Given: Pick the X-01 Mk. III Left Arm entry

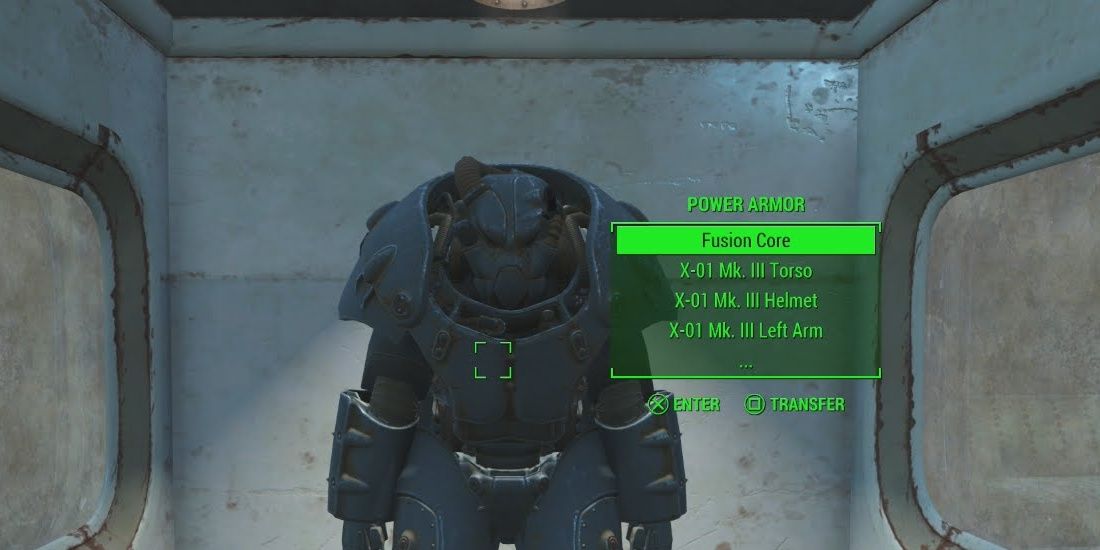Looking at the screenshot, I should (x=745, y=330).
